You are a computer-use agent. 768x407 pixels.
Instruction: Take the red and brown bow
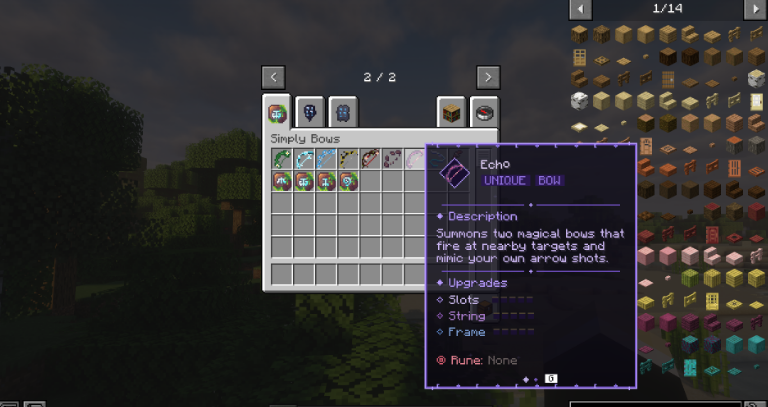point(370,159)
